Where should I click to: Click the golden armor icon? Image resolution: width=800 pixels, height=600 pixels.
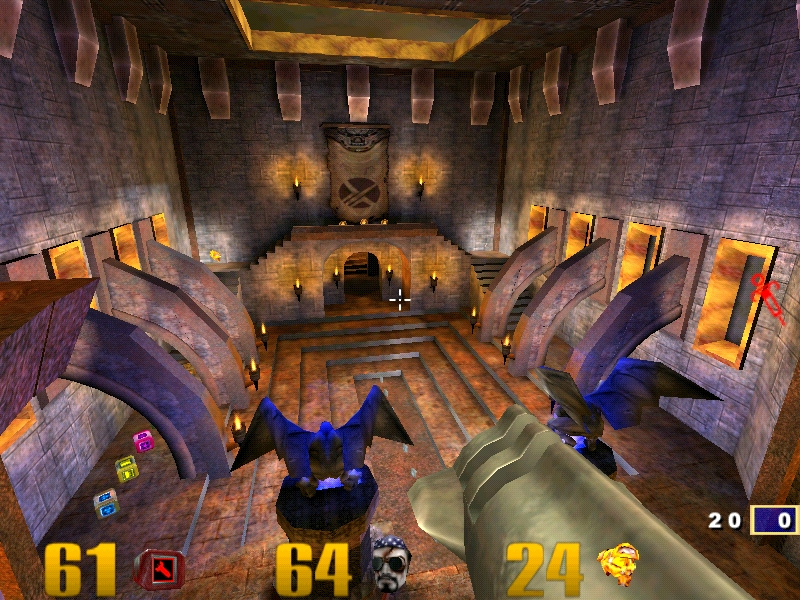pyautogui.click(x=619, y=564)
